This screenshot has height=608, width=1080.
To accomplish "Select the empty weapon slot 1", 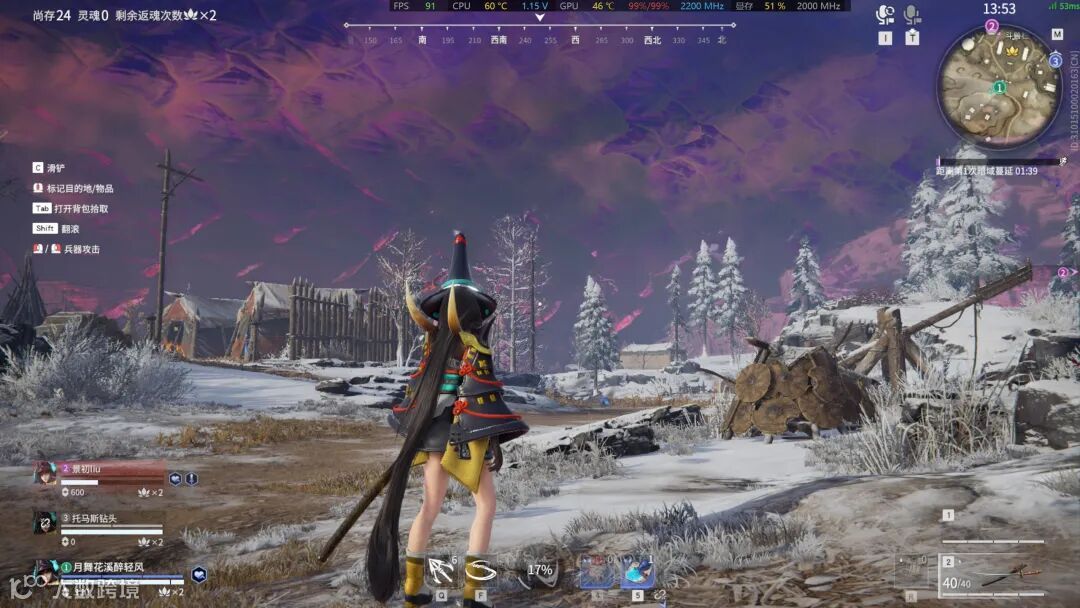I will click(992, 532).
